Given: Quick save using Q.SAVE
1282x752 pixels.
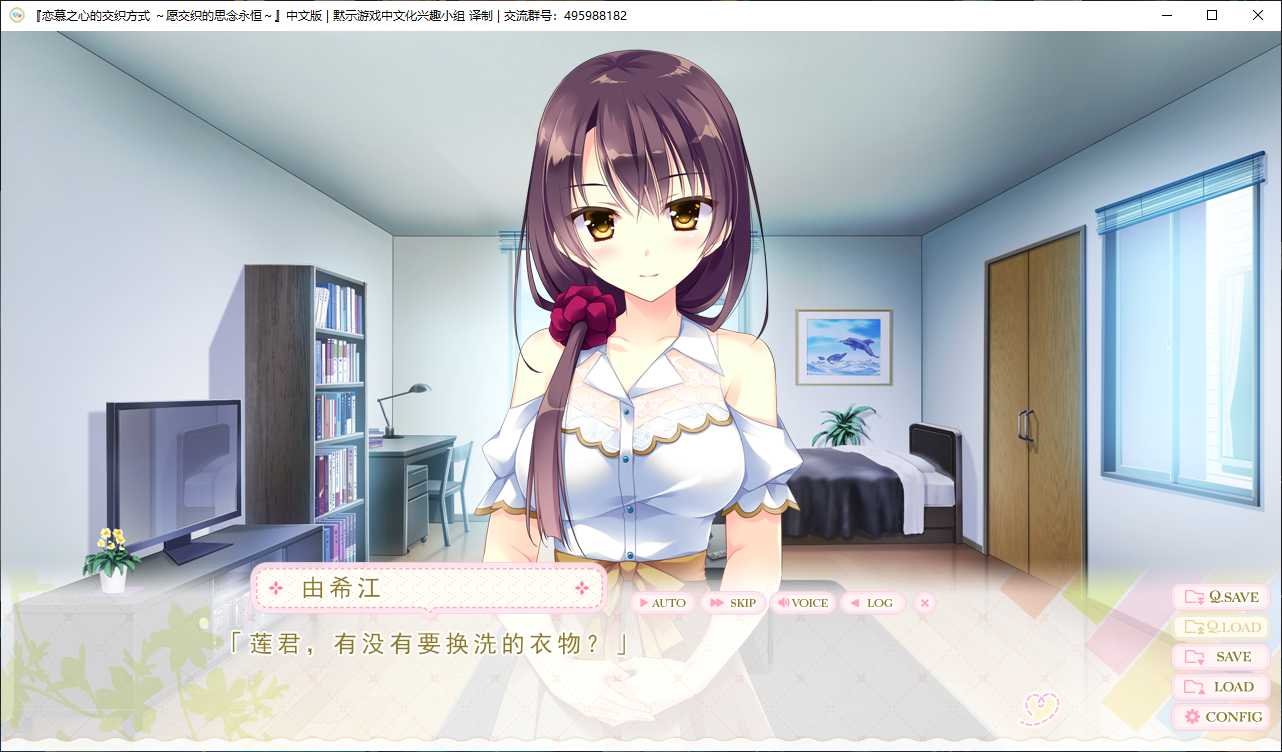Looking at the screenshot, I should click(1219, 596).
